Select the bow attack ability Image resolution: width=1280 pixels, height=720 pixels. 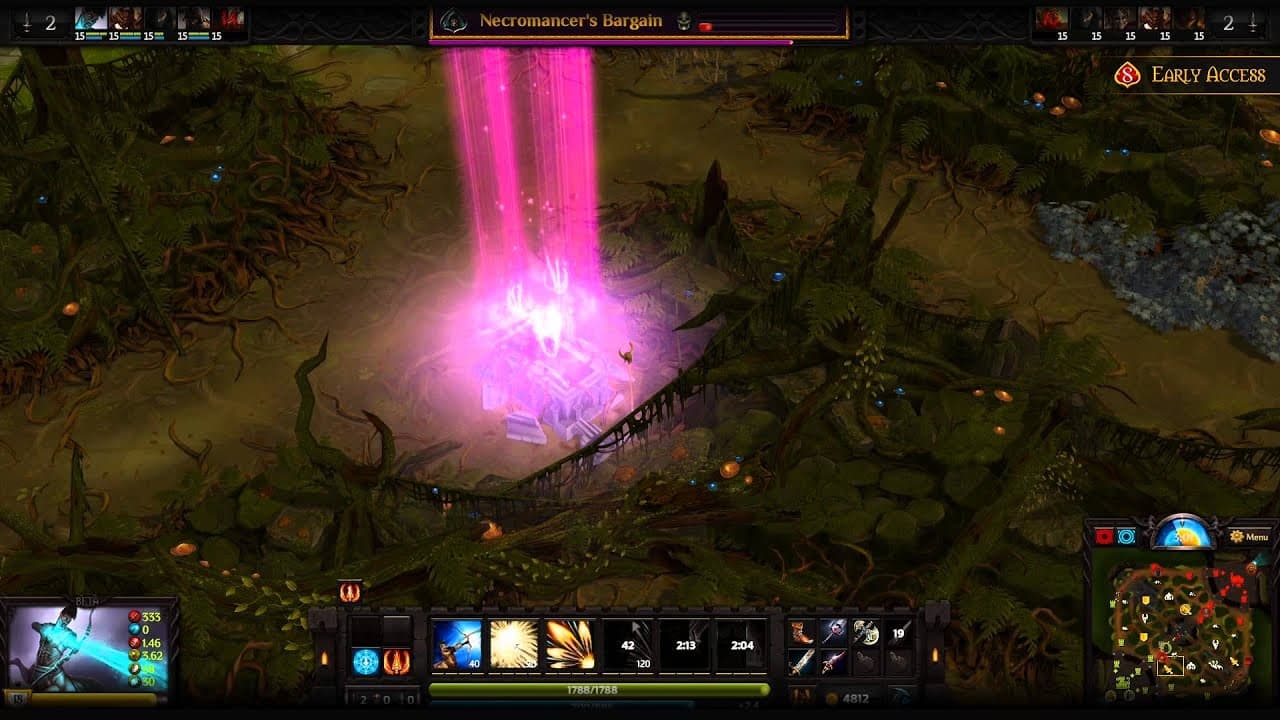456,644
